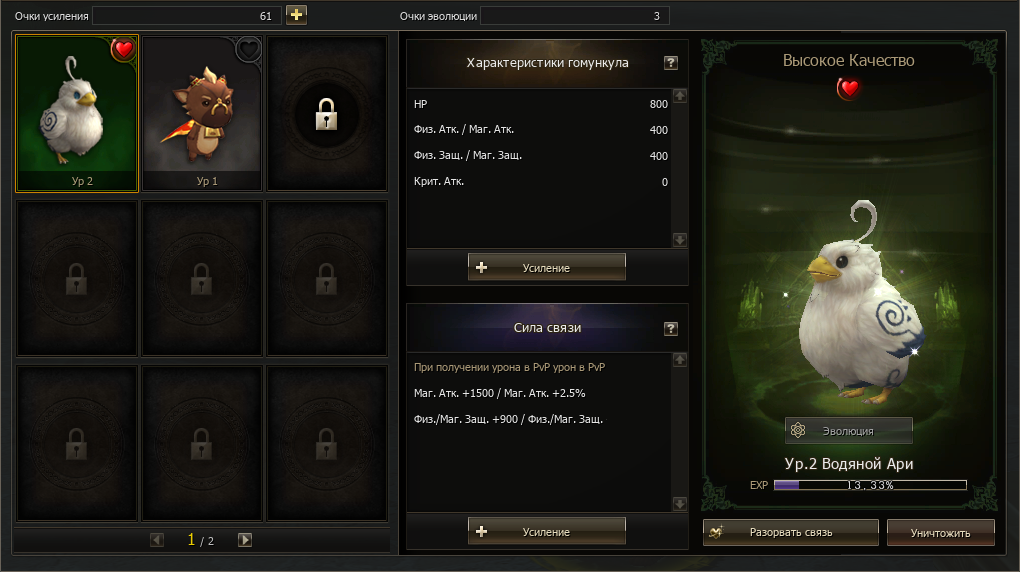Viewport: 1020px width, 572px height.
Task: Click the down arrow of Сила связи list
Action: pyautogui.click(x=680, y=503)
